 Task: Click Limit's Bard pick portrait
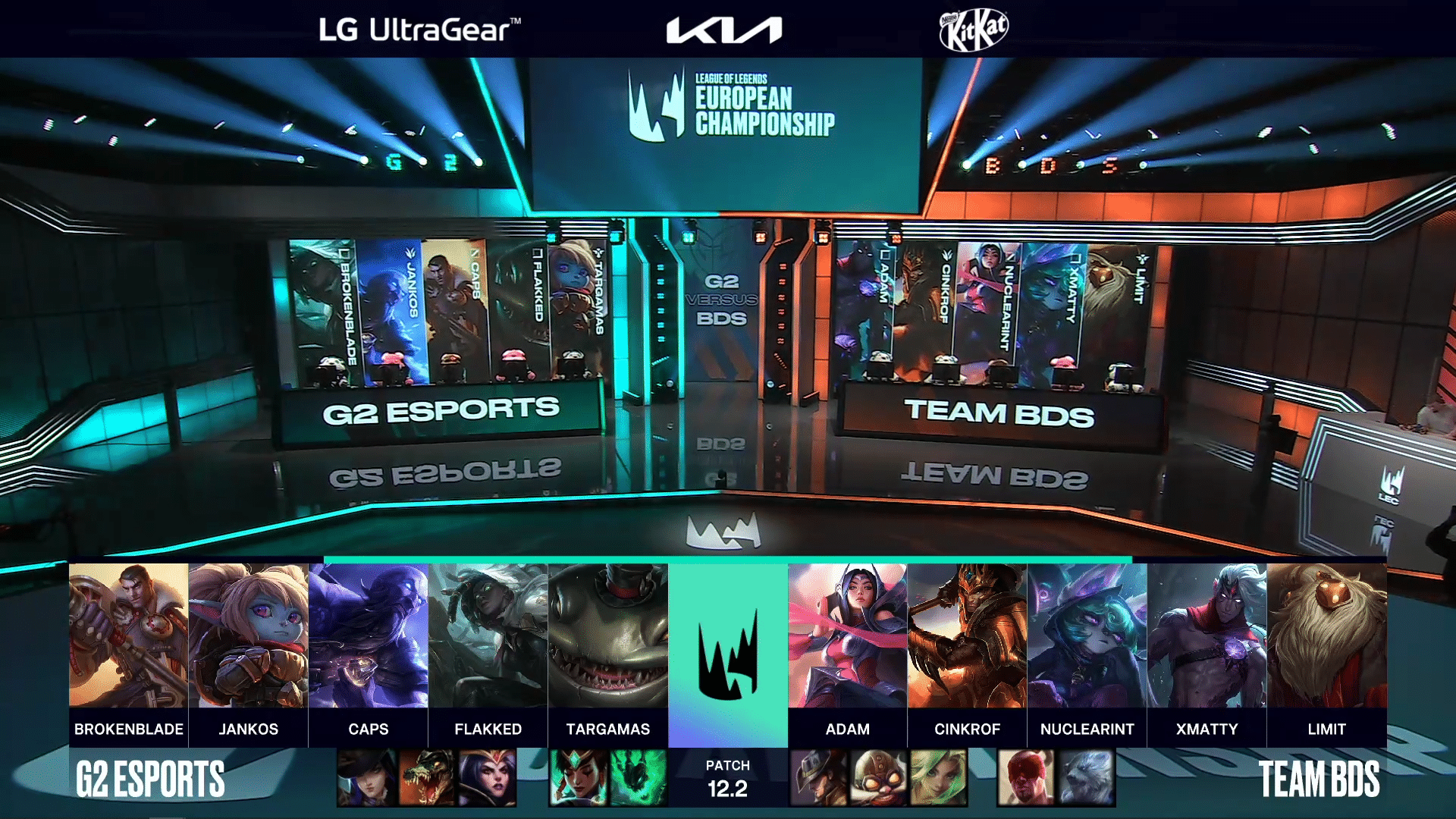1326,635
